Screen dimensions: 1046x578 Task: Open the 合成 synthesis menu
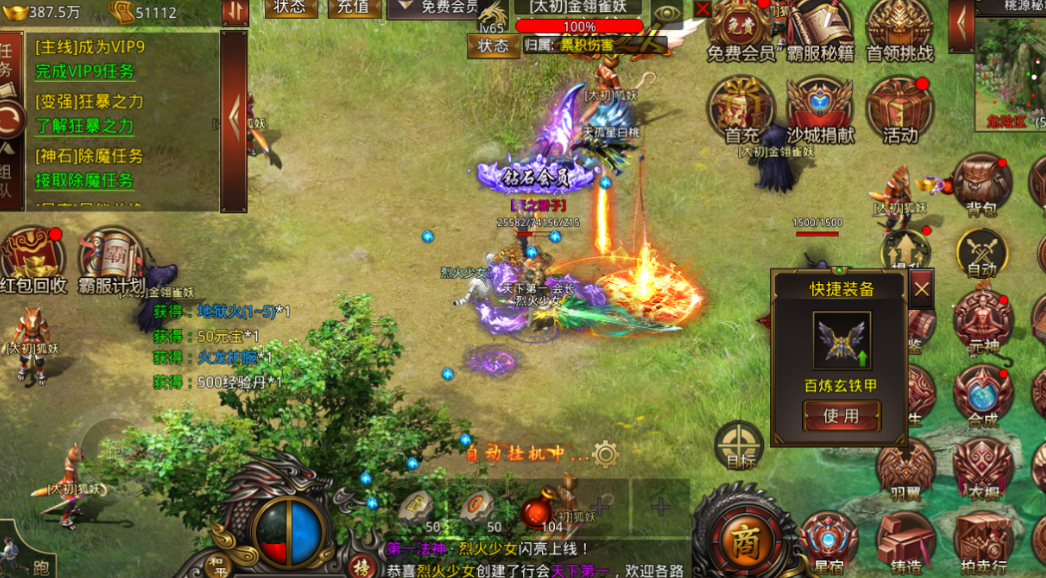(x=982, y=395)
